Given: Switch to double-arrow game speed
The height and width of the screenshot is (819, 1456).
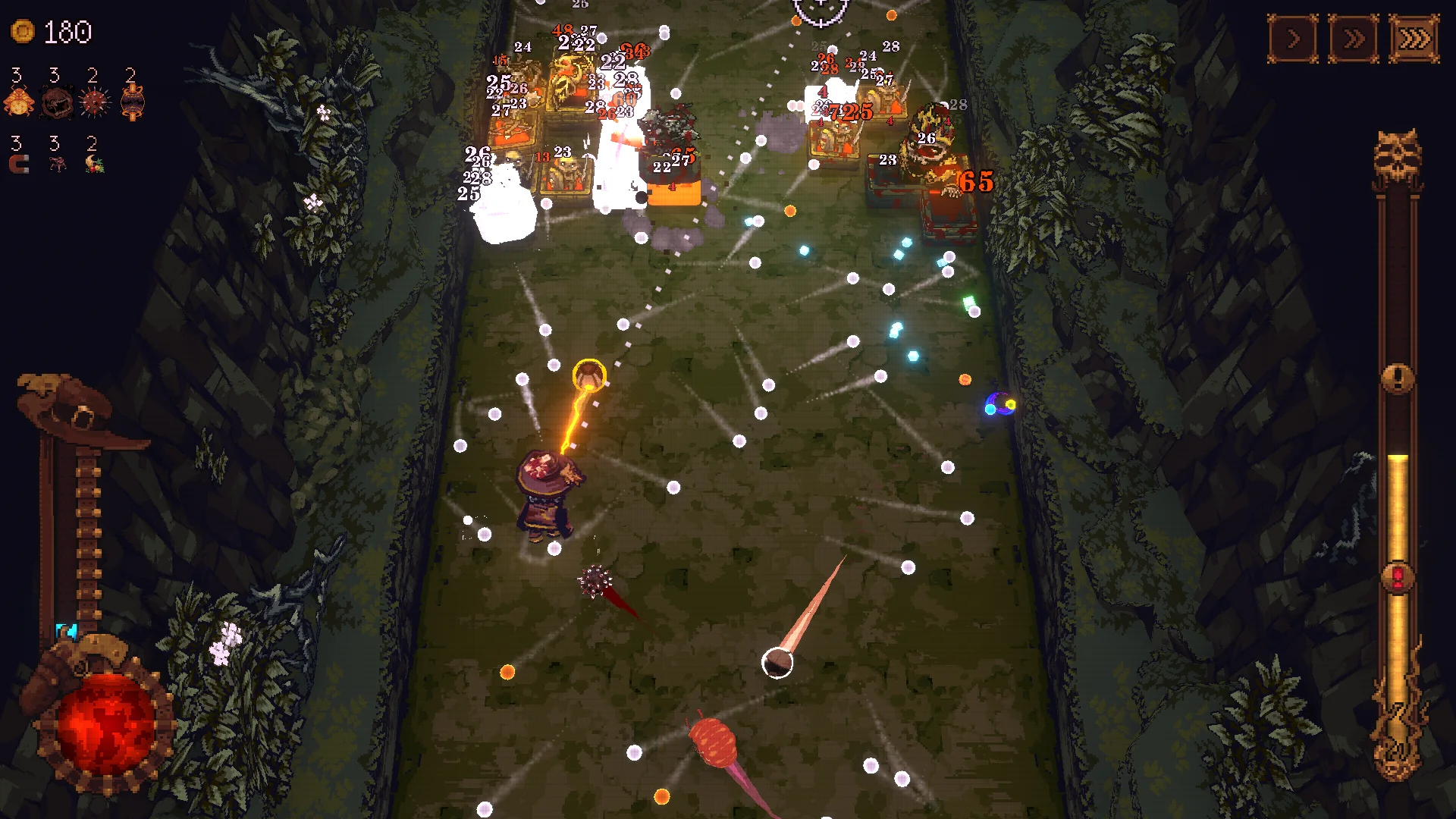Looking at the screenshot, I should [1354, 38].
